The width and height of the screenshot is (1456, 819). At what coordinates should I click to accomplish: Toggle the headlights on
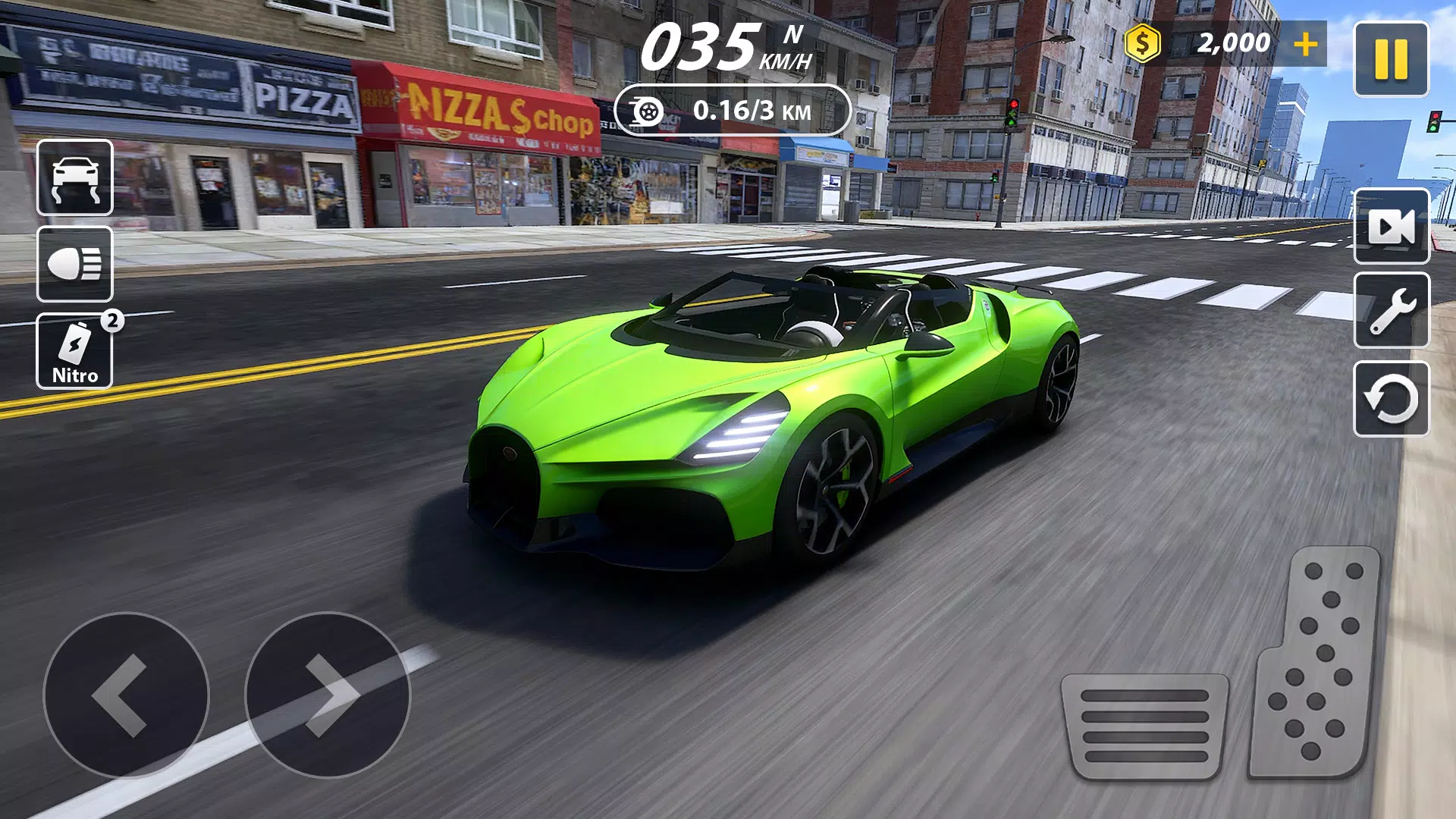[x=74, y=265]
